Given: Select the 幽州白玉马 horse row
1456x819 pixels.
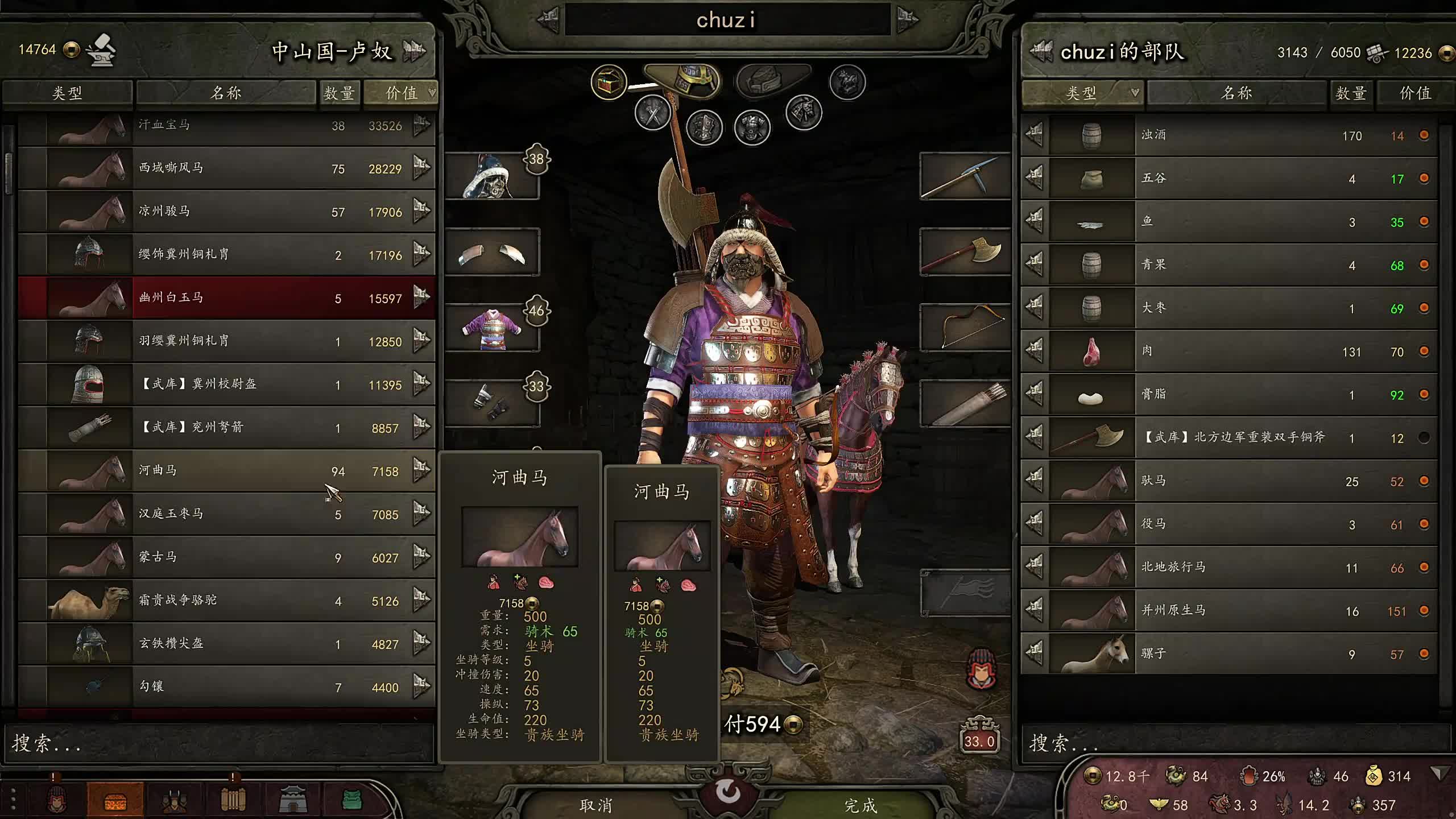Looking at the screenshot, I should coord(227,297).
